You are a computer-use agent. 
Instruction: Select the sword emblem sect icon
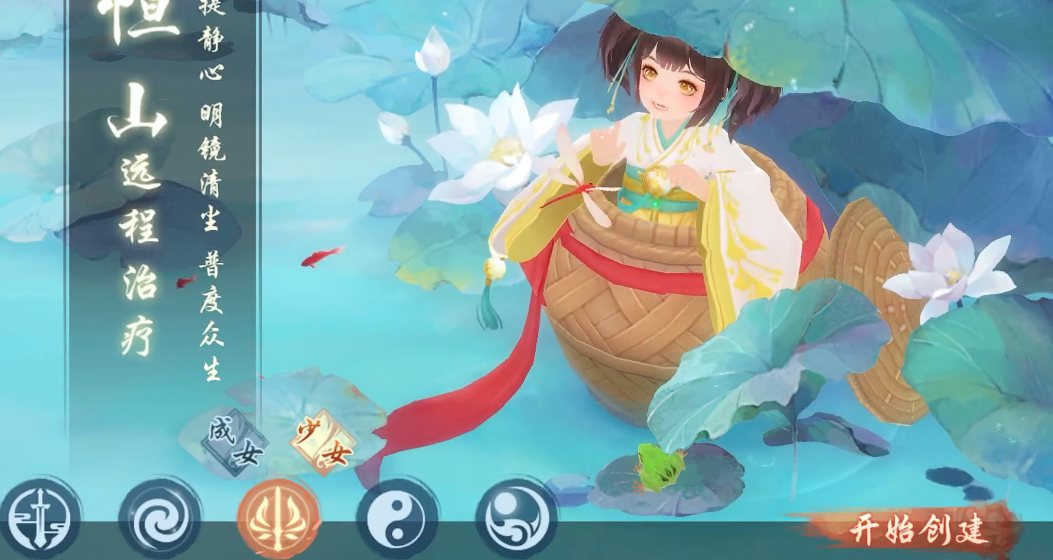tap(40, 518)
